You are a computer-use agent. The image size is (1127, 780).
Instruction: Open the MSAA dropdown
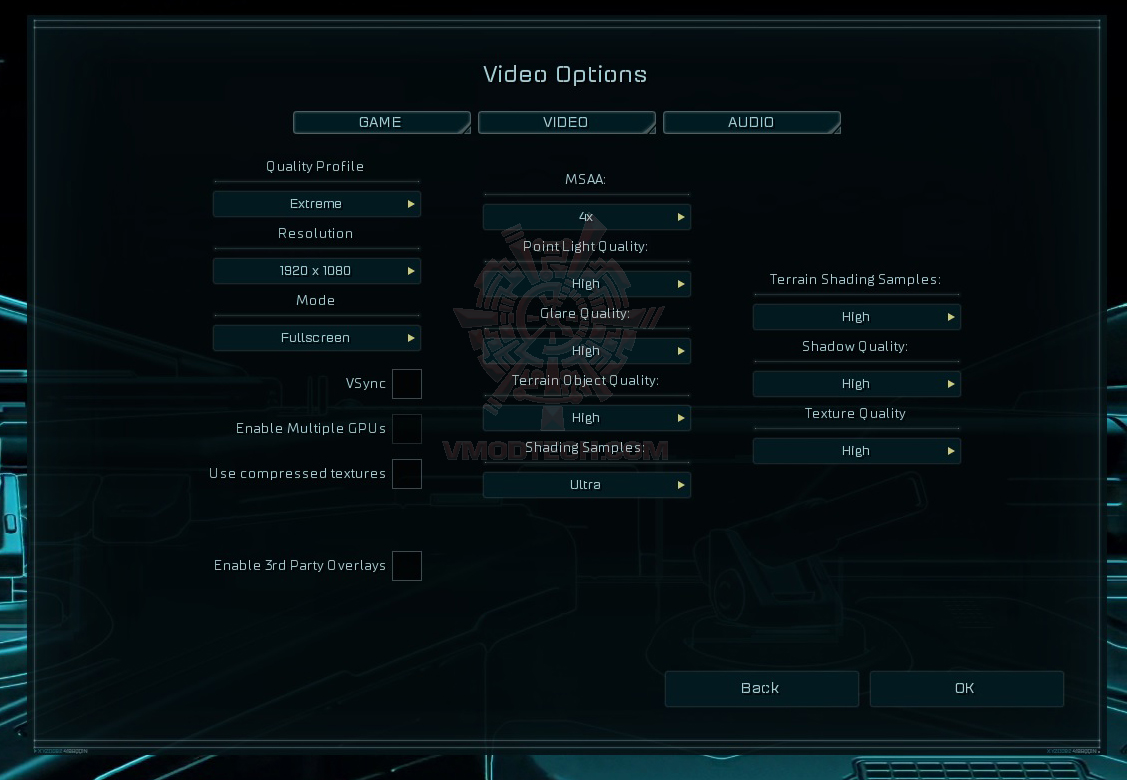586,217
